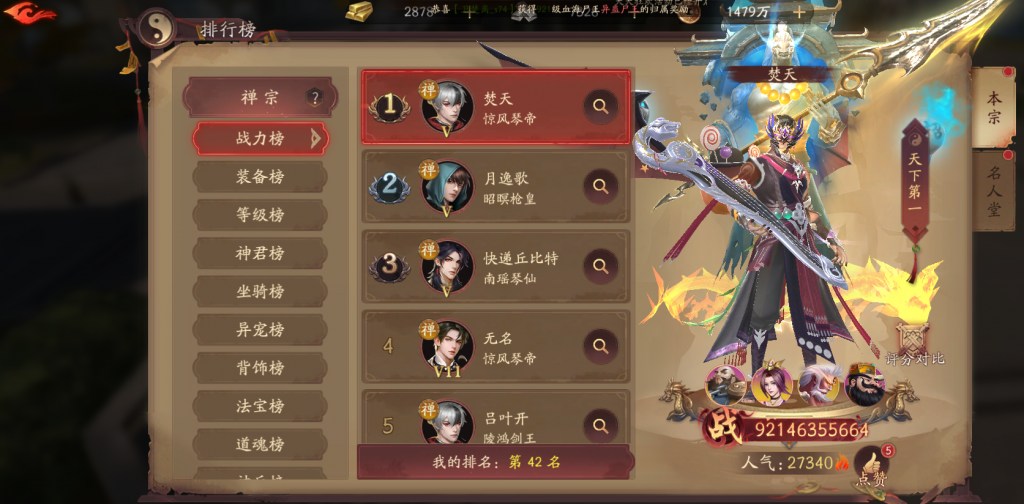
Task: Open the 神君榜 ranking list
Action: point(260,253)
